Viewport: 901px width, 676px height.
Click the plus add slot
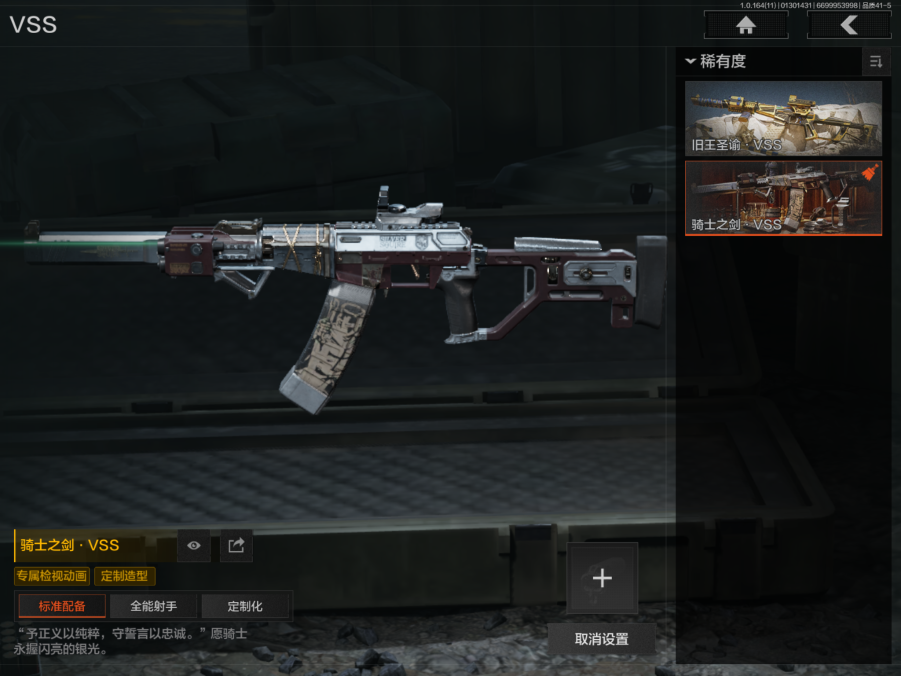tap(602, 578)
